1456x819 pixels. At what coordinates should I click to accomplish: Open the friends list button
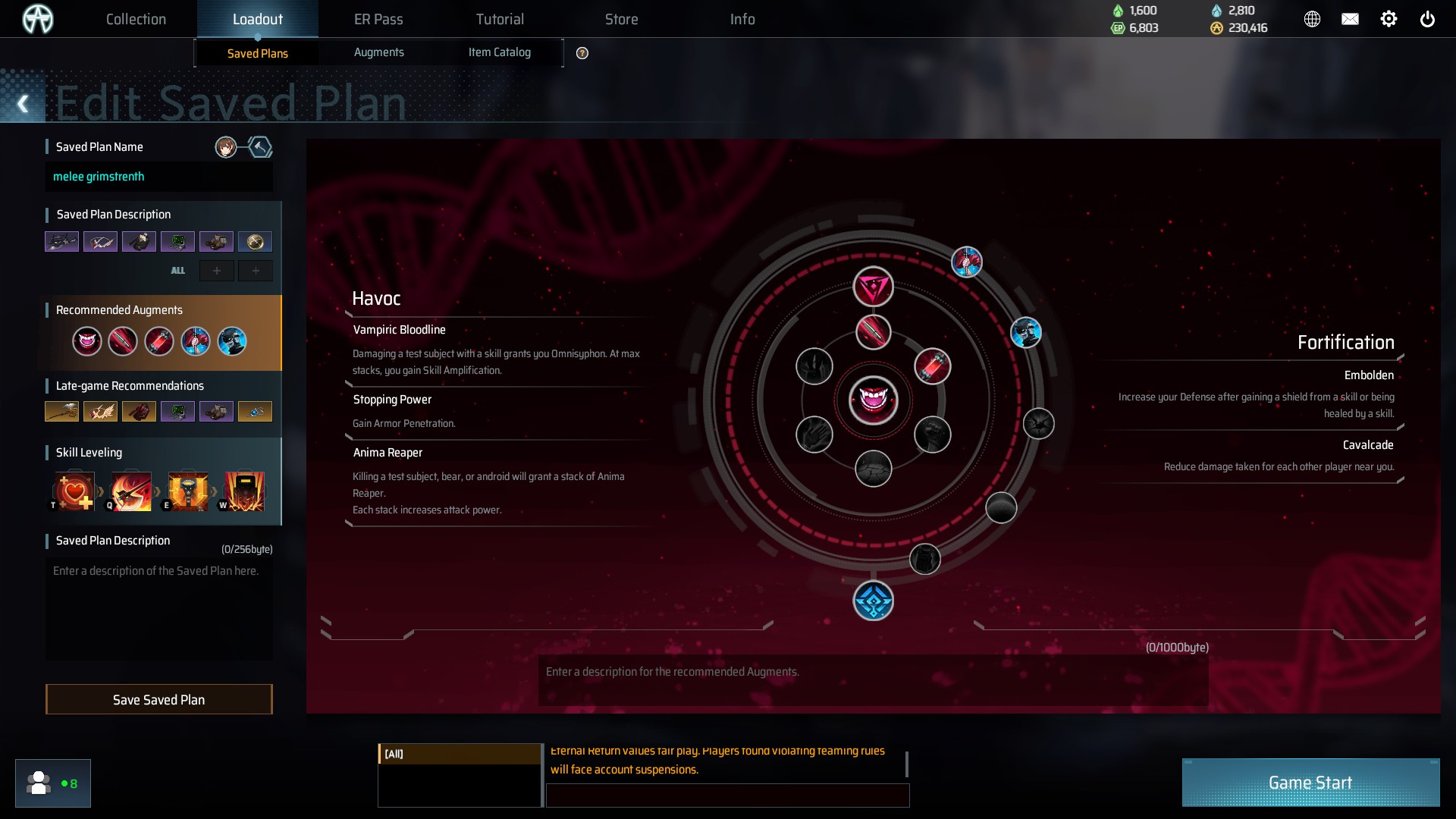point(52,783)
